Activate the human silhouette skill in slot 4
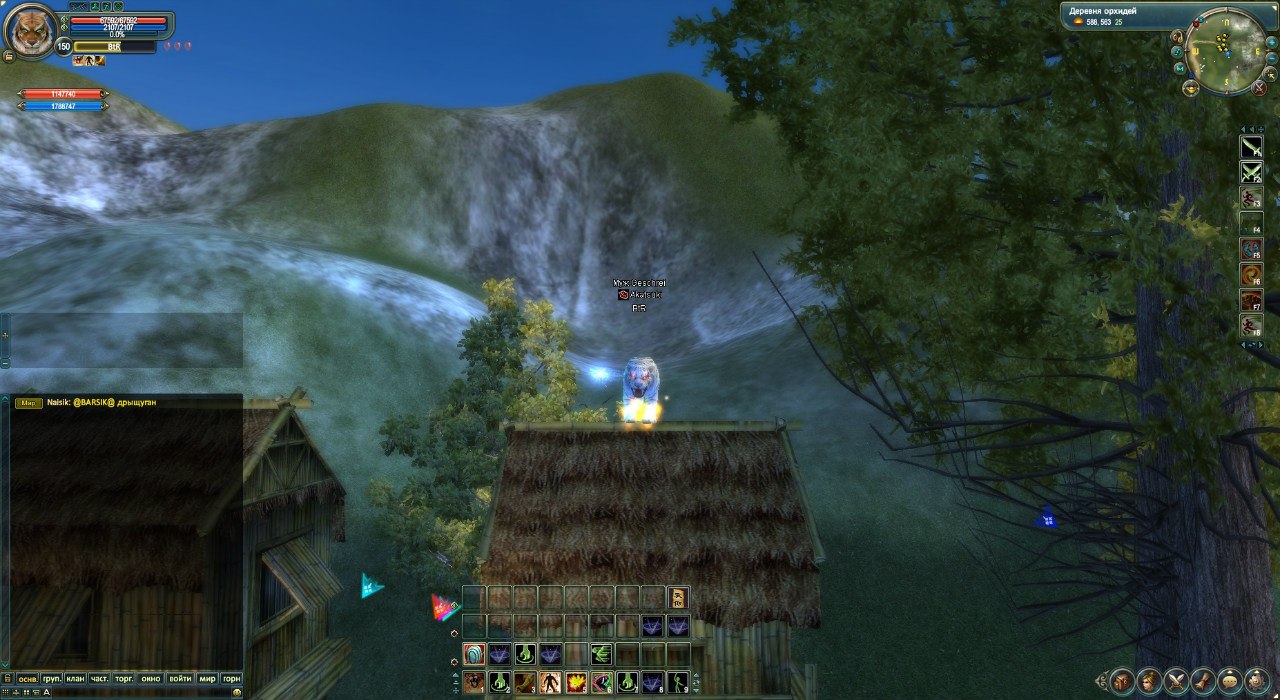The image size is (1280, 700). [x=550, y=683]
